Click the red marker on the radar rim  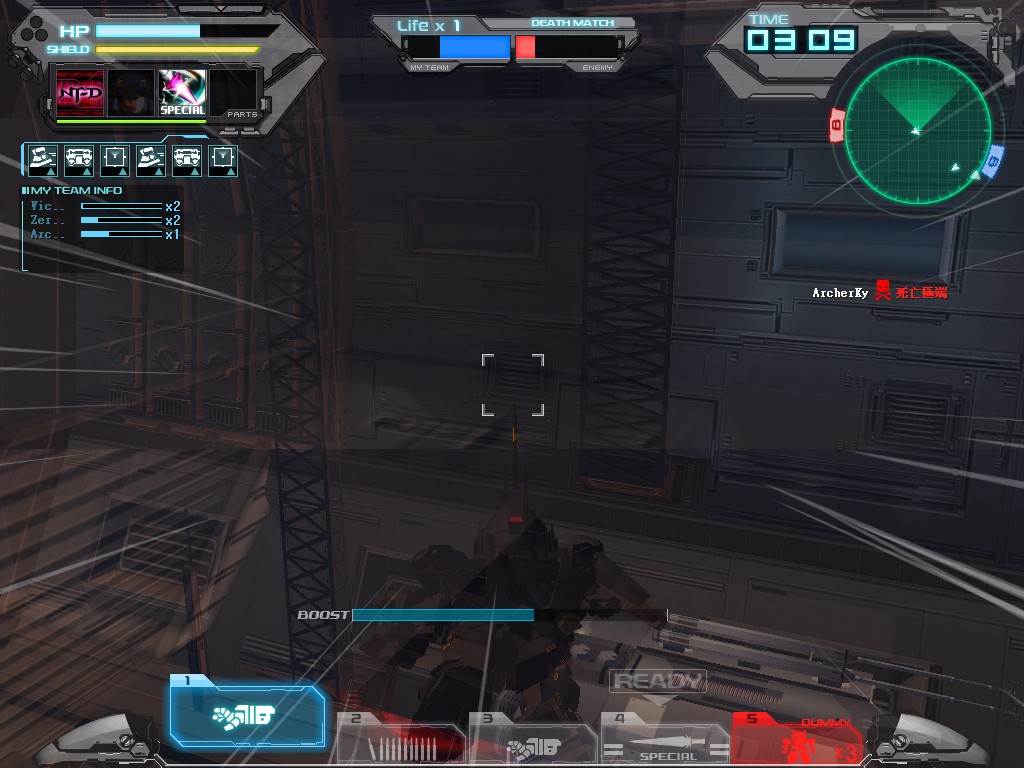click(837, 127)
